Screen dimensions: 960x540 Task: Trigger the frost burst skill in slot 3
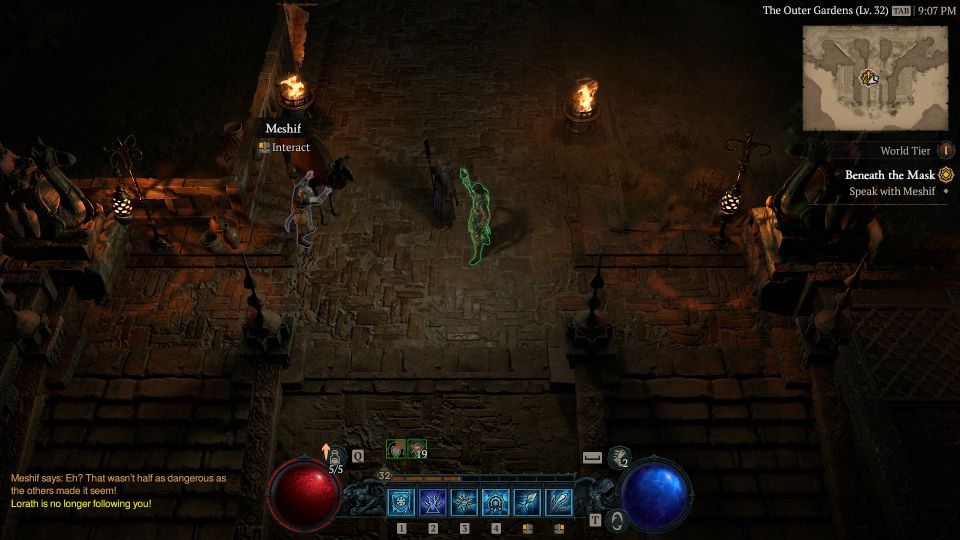click(465, 502)
